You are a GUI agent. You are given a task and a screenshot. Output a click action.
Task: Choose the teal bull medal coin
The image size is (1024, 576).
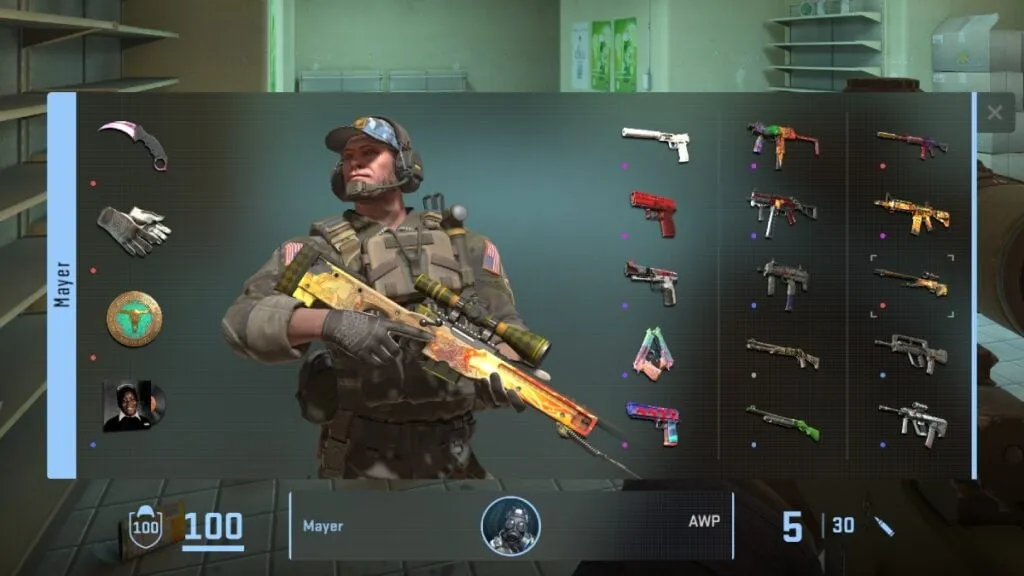pos(134,318)
